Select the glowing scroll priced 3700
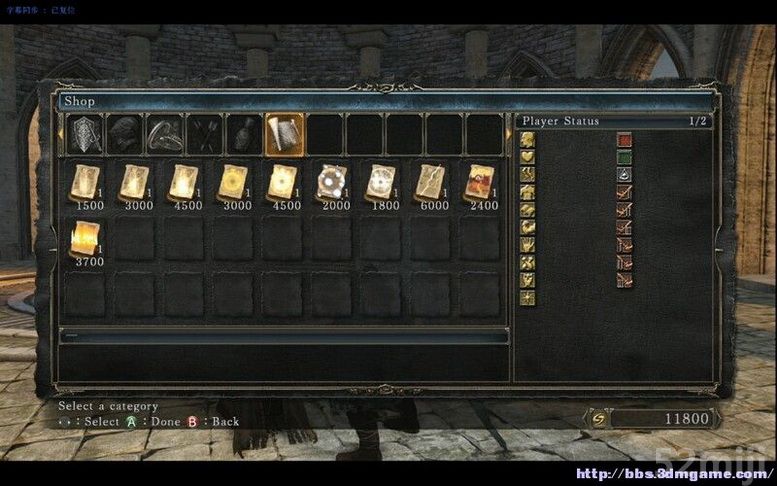This screenshot has width=777, height=486. point(85,239)
